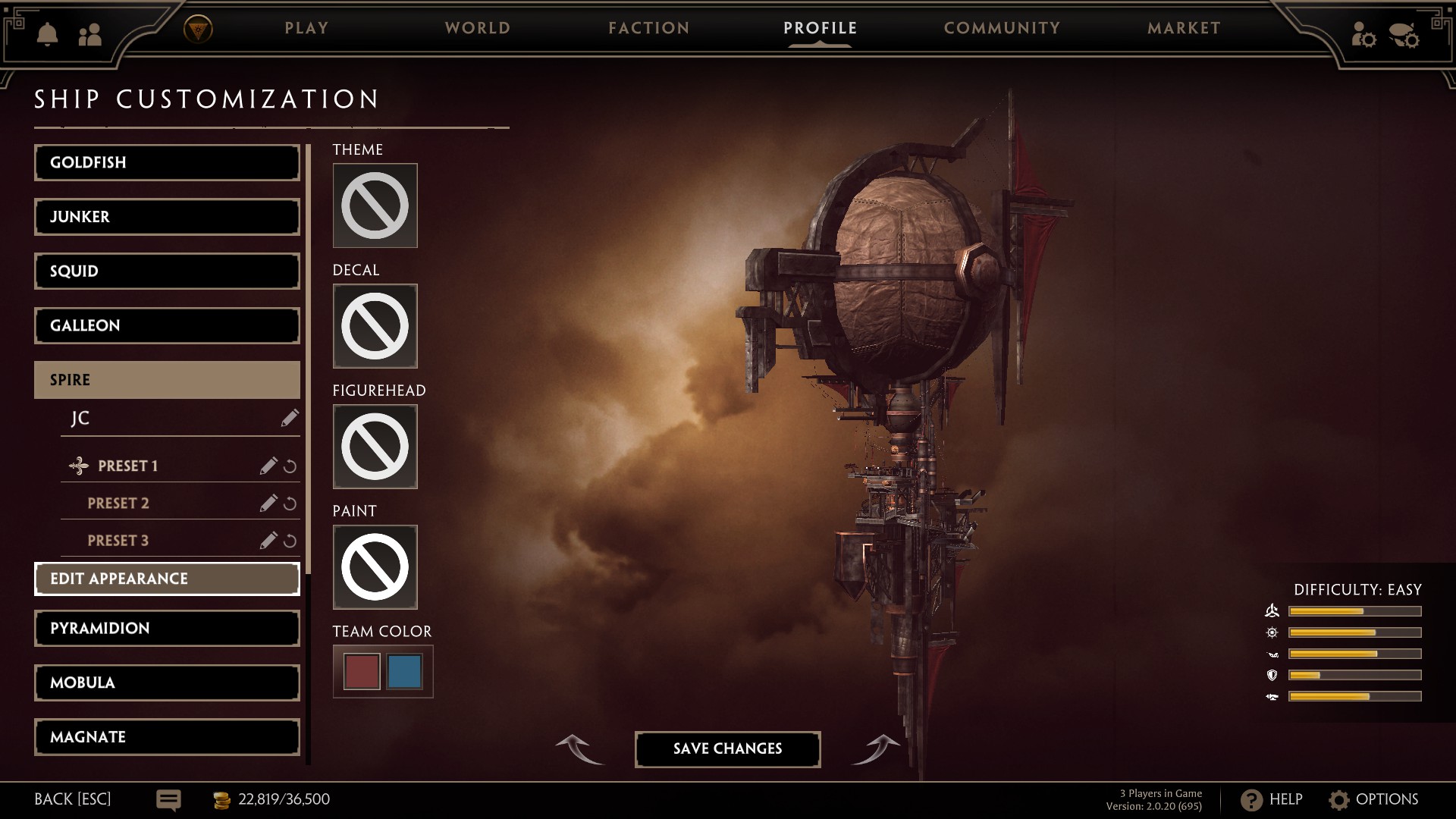1456x819 pixels.
Task: Pick the blue team color
Action: (404, 672)
